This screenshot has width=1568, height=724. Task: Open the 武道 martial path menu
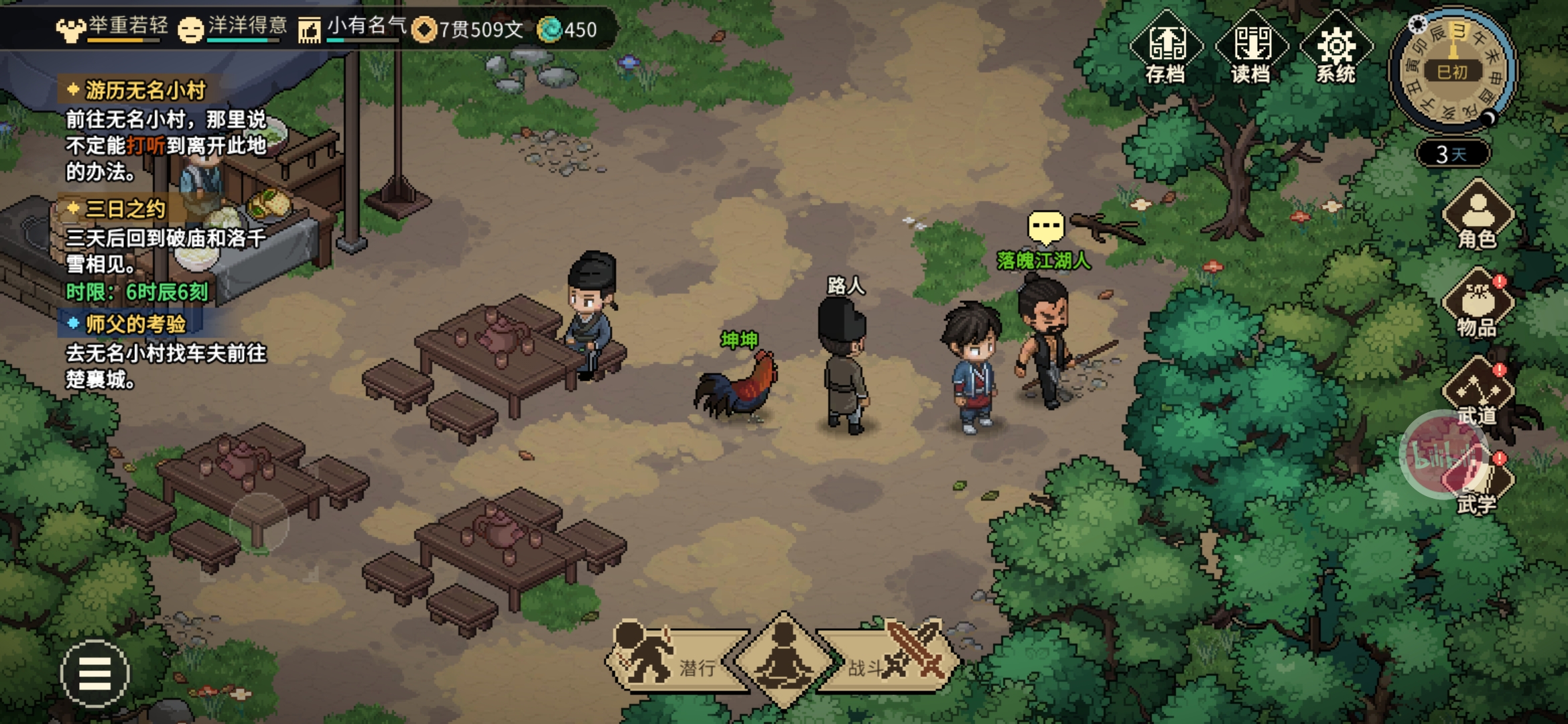[x=1478, y=392]
